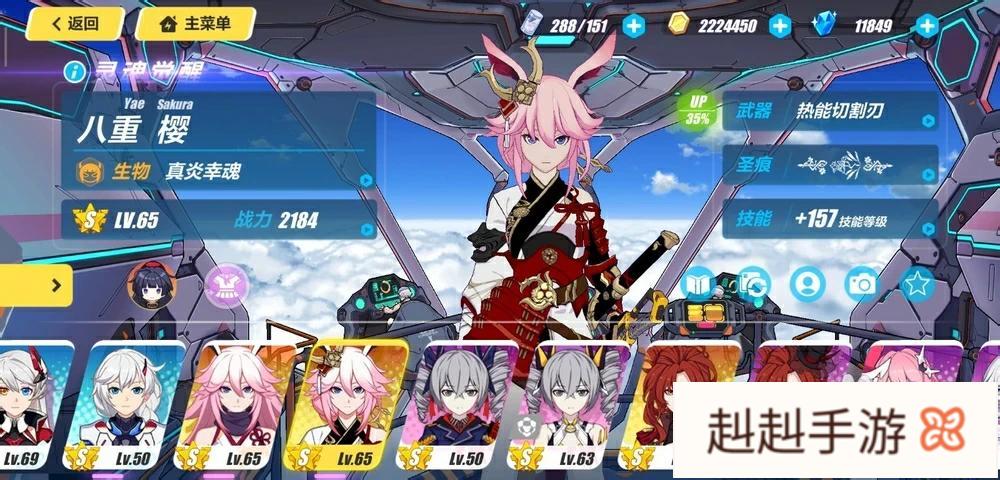The width and height of the screenshot is (1000, 480).
Task: Open the info icon next to the title
Action: point(74,71)
